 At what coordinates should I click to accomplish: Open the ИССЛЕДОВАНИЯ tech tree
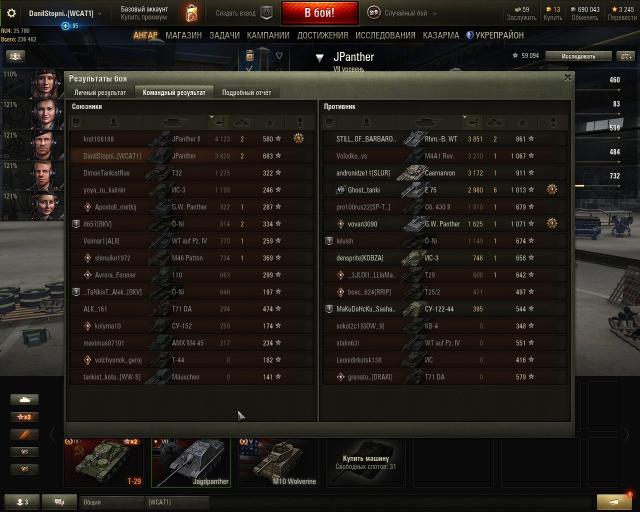click(x=385, y=35)
